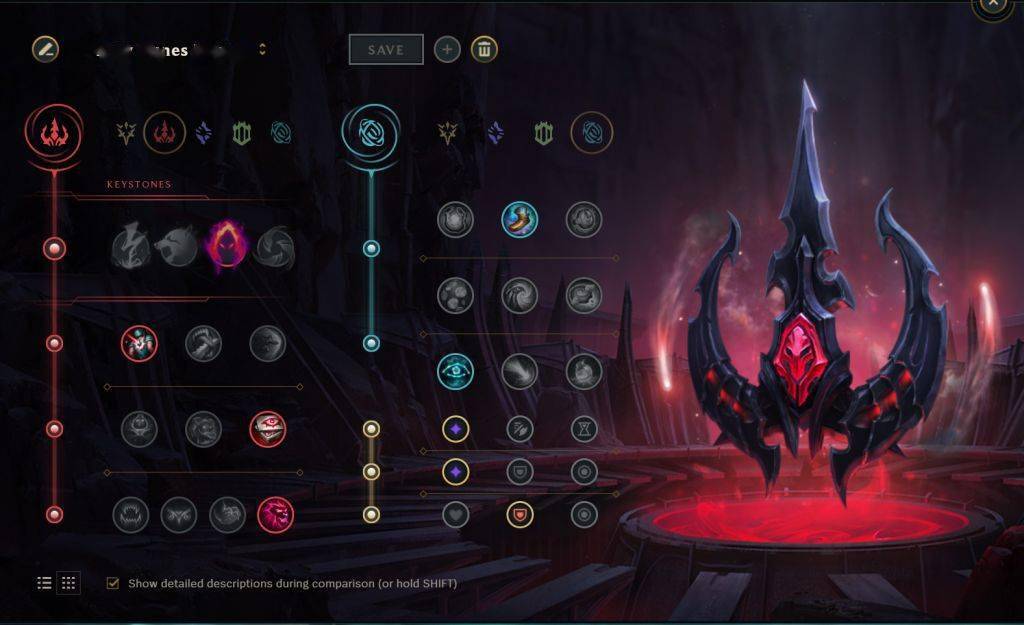Image resolution: width=1024 pixels, height=625 pixels.
Task: Pick the hourglass ability haste shard
Action: tap(584, 429)
